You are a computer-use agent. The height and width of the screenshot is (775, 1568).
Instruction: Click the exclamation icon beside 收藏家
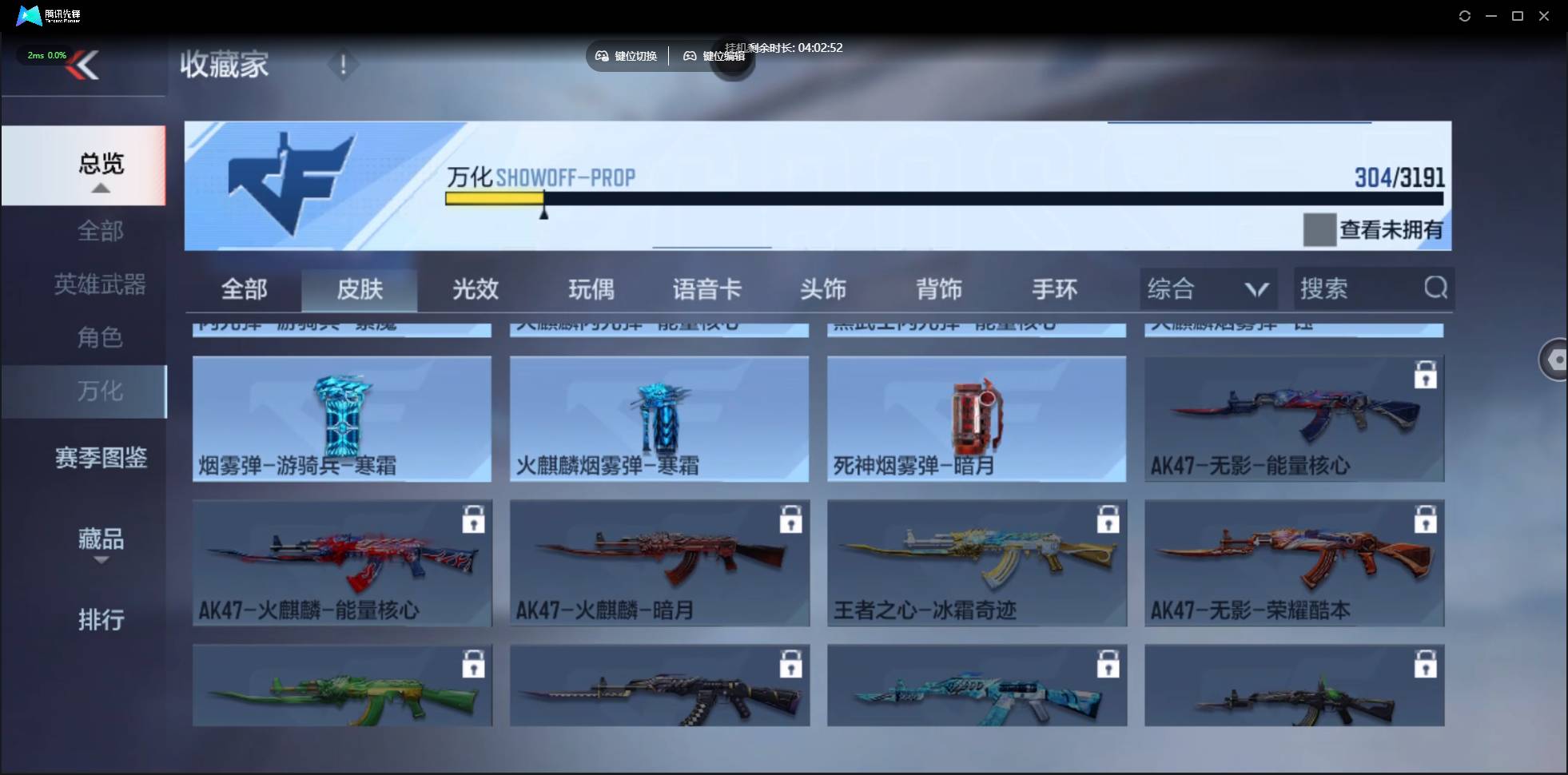click(343, 65)
